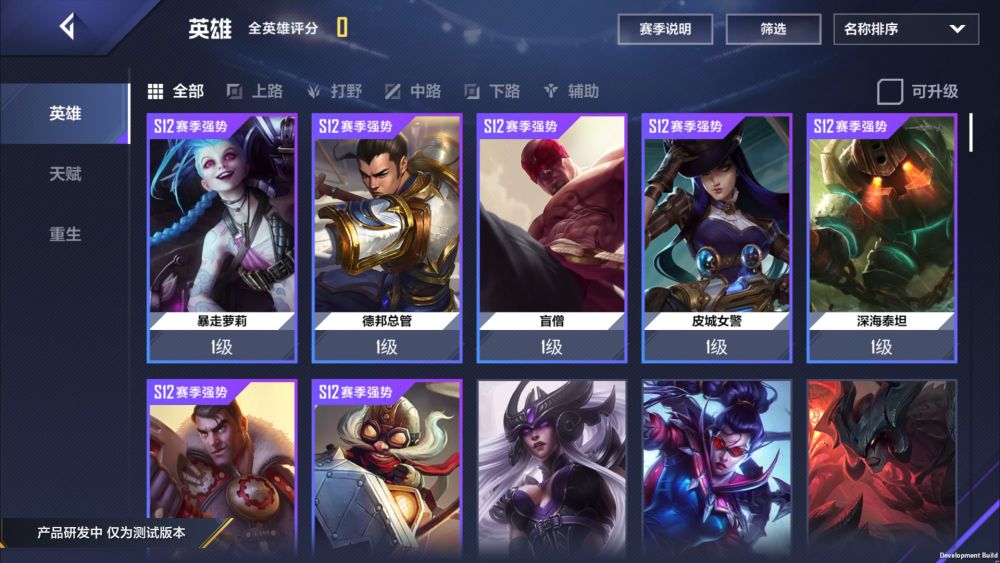Show 全部 heroes filter
1000x563 pixels.
pos(176,92)
